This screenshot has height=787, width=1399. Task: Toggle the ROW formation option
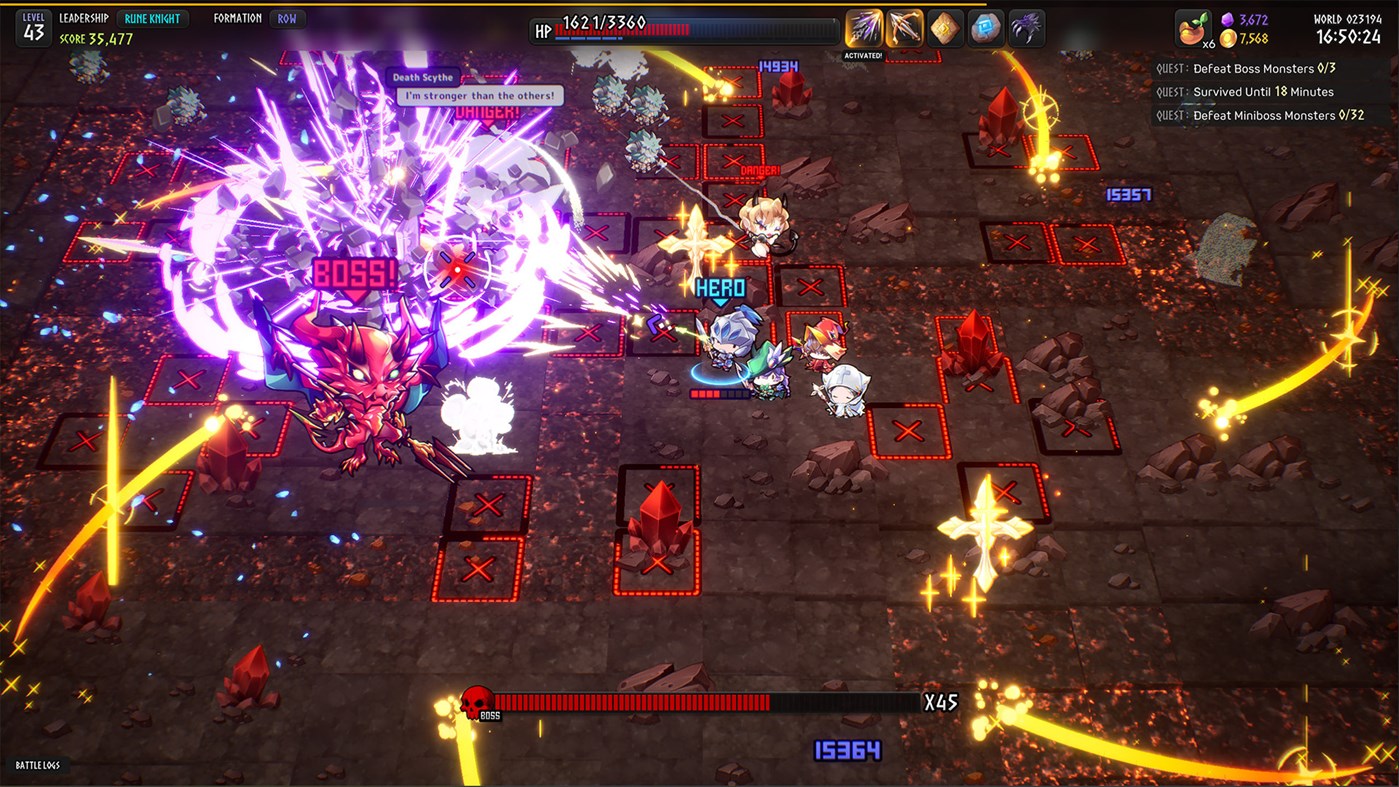288,17
